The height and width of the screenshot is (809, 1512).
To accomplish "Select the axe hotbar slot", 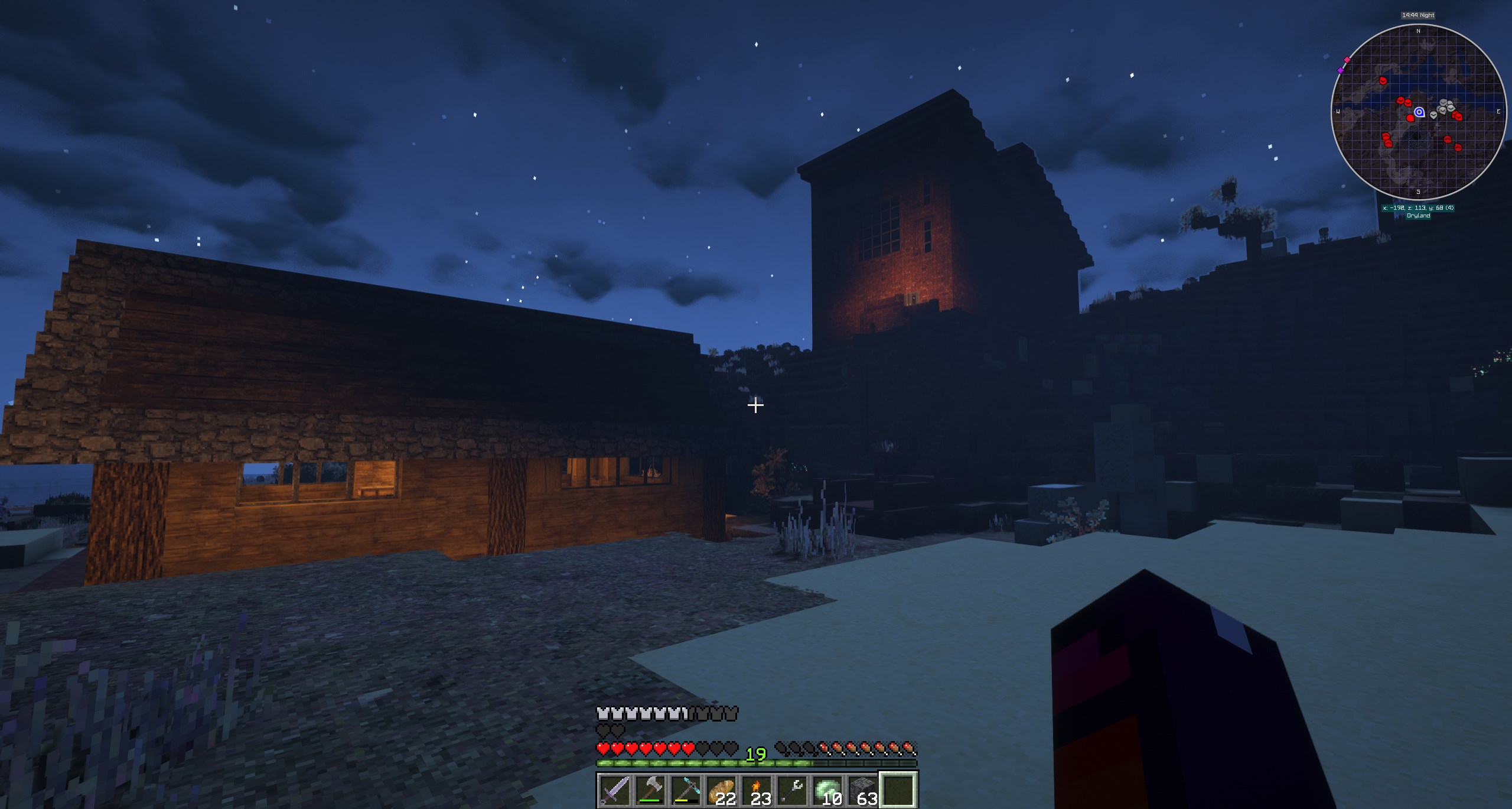I will coord(650,789).
